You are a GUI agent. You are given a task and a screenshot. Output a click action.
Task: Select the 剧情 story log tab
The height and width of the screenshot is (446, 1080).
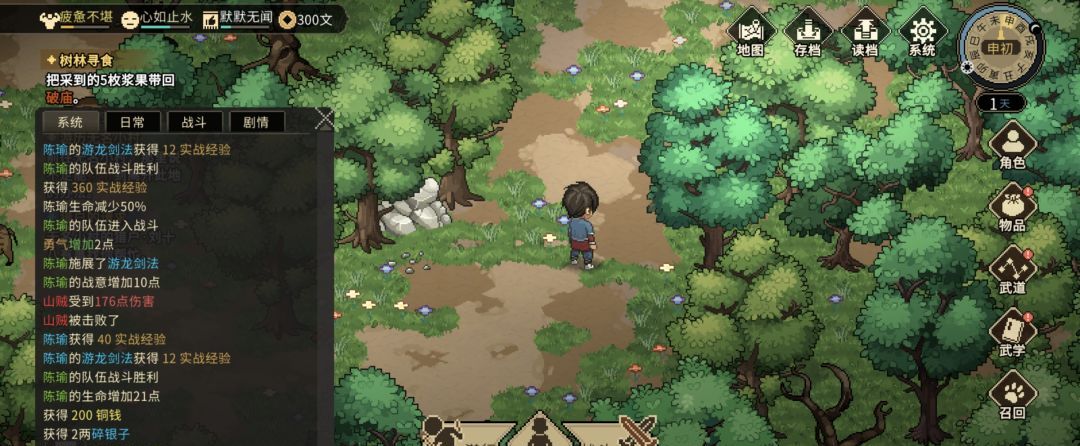click(256, 122)
